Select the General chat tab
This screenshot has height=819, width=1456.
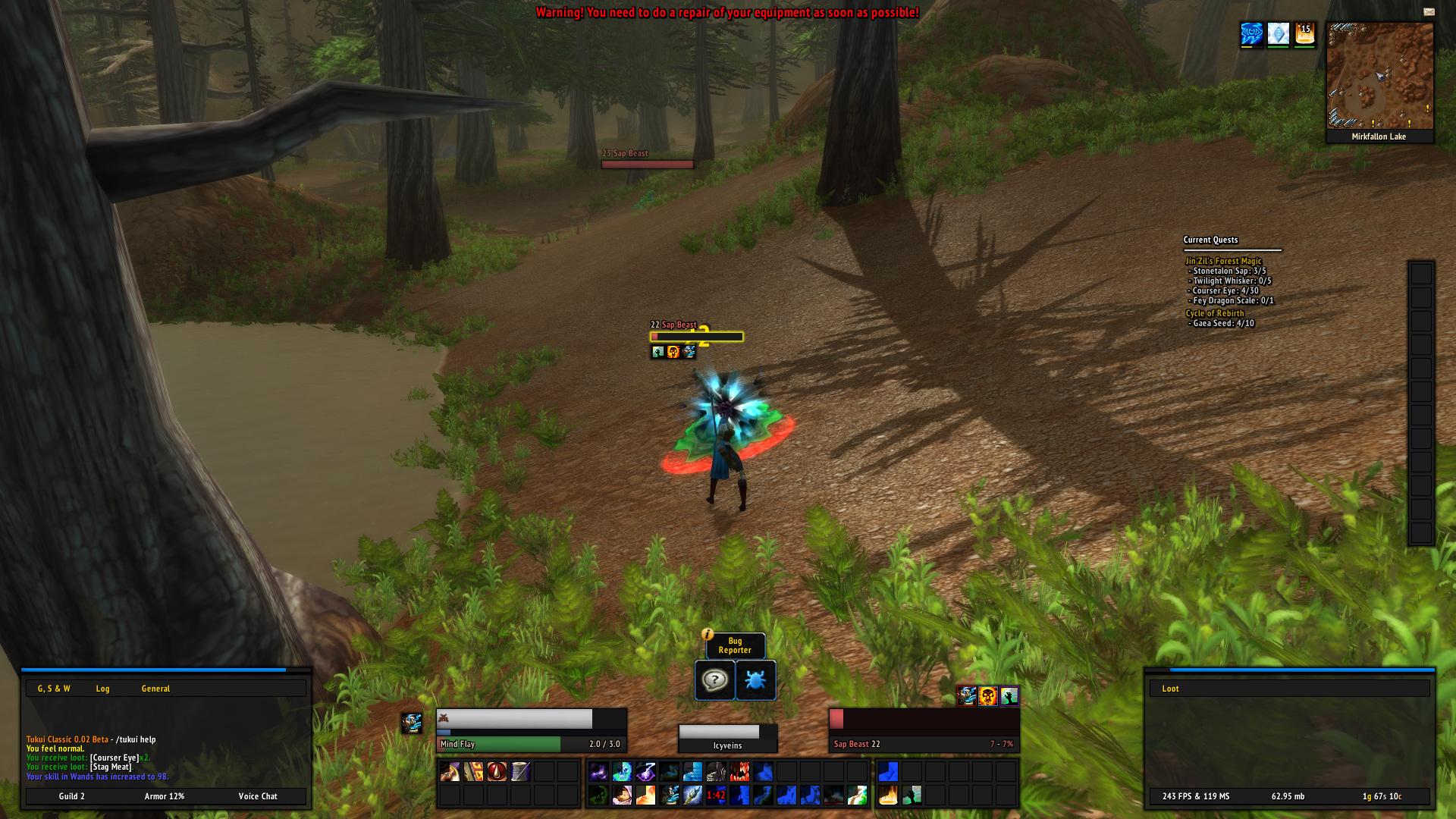(x=155, y=689)
